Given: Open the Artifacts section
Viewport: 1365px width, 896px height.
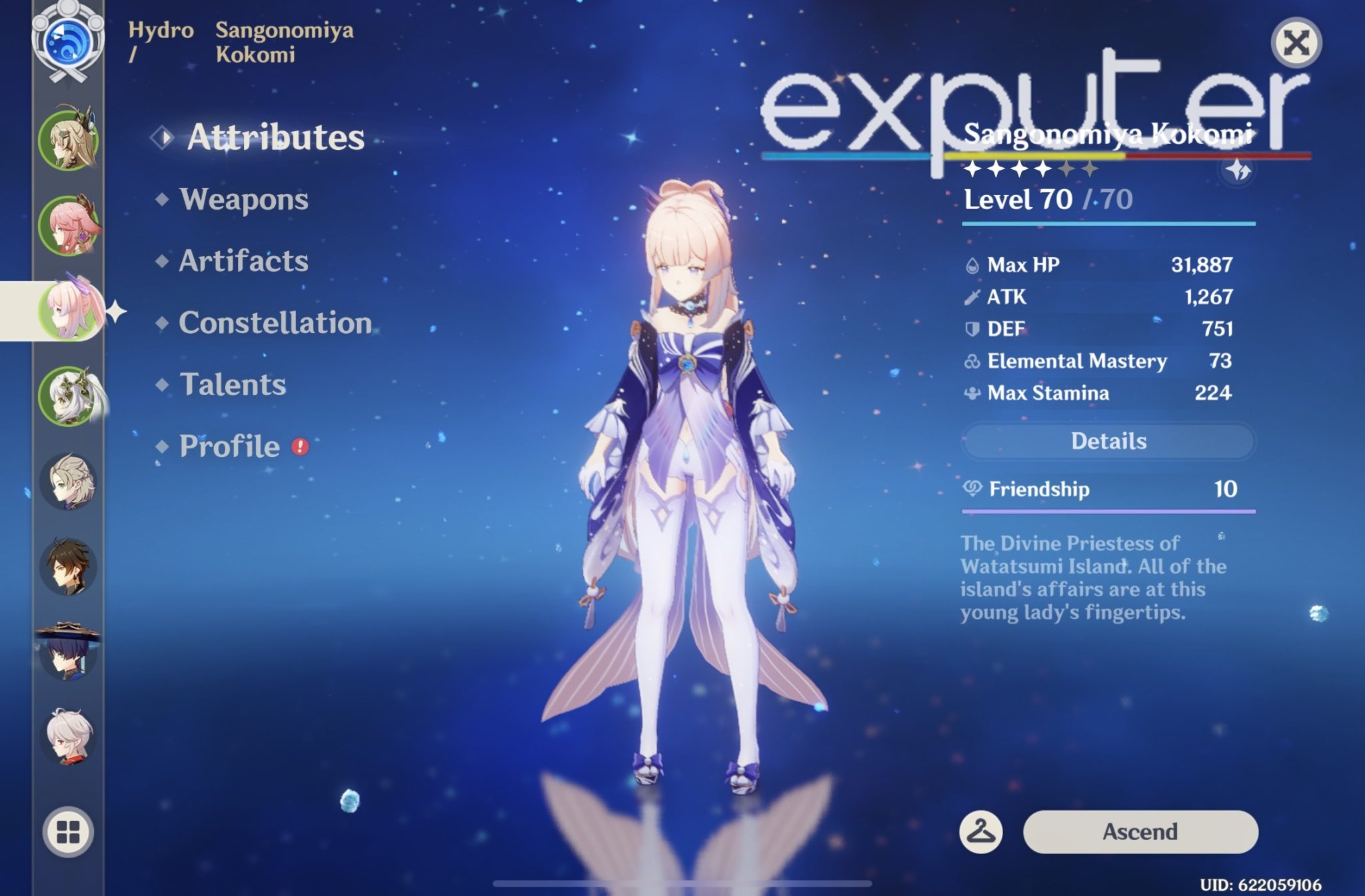Looking at the screenshot, I should 243,262.
